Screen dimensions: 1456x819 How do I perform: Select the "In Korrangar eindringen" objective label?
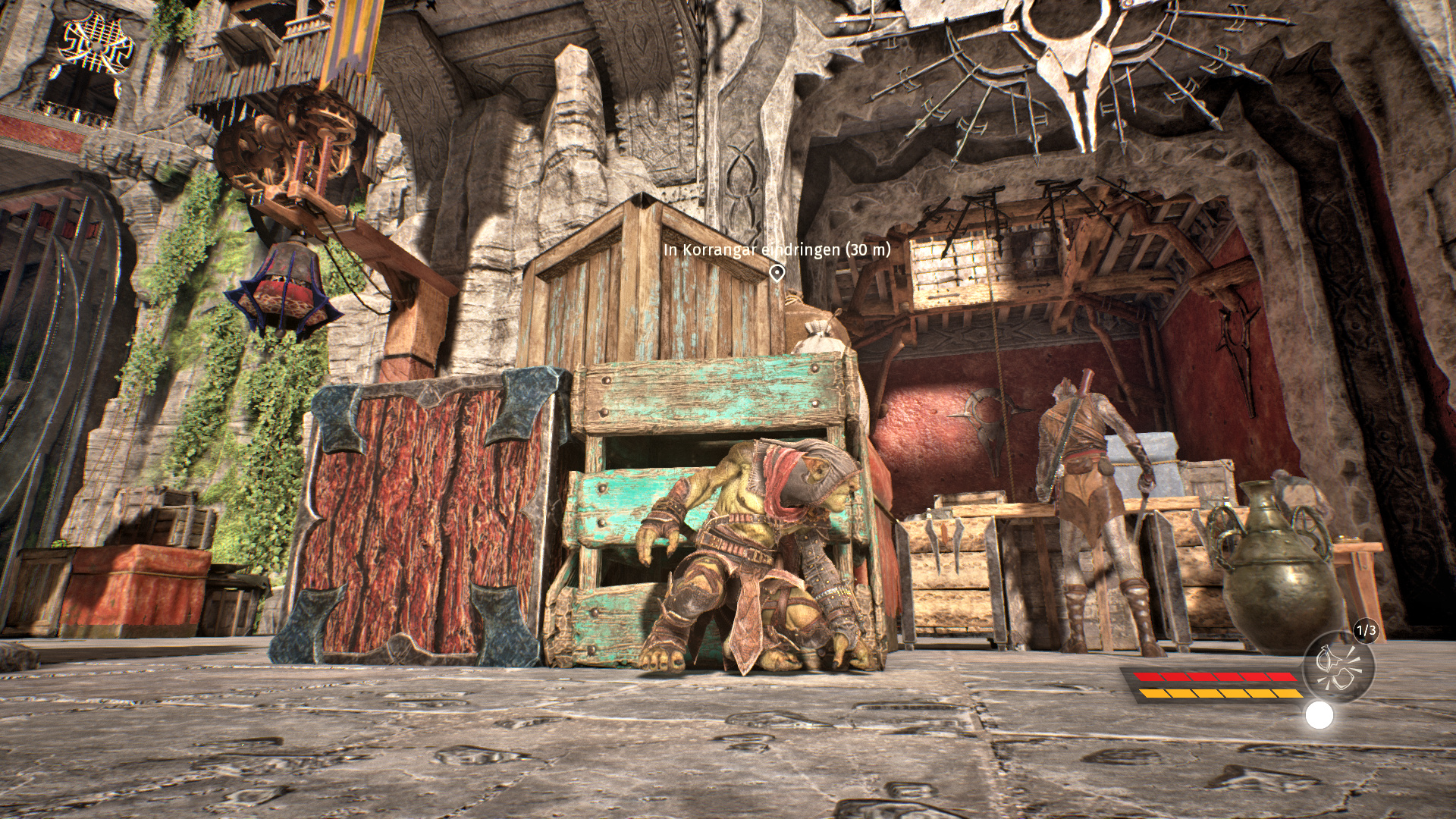pos(777,249)
